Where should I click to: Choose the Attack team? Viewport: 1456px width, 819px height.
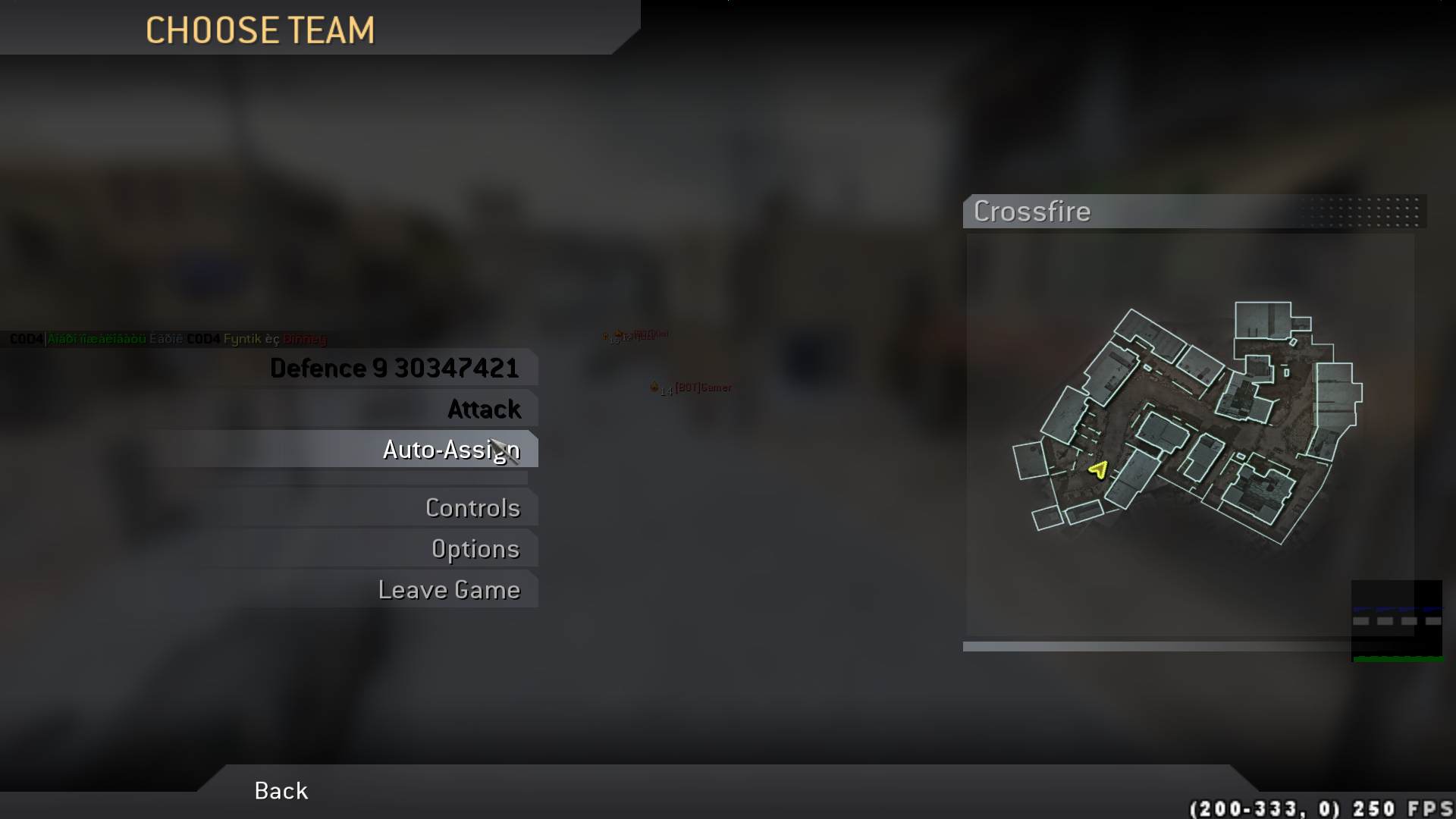[x=484, y=409]
